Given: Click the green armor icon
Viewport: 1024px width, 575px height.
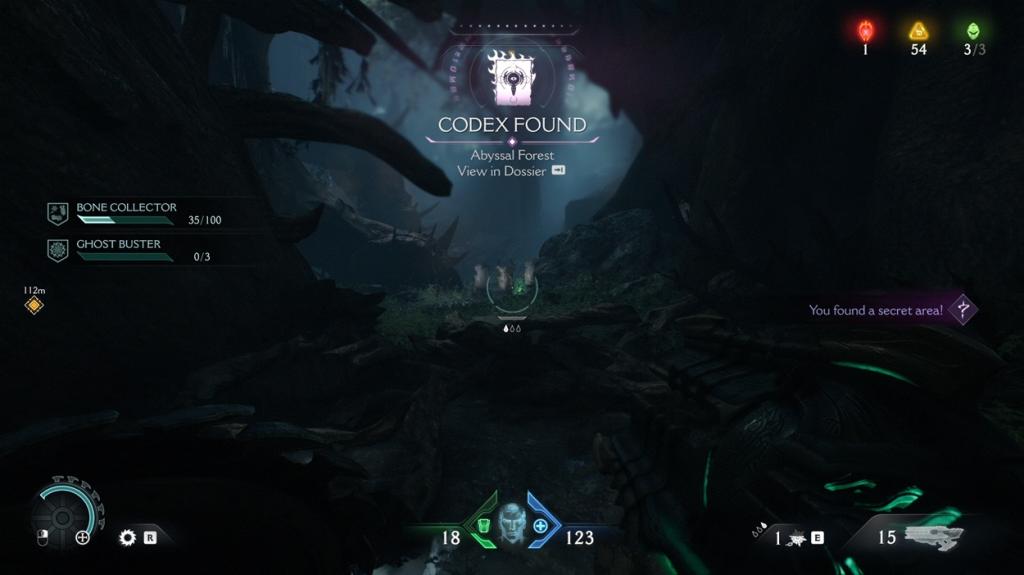Looking at the screenshot, I should click(x=482, y=526).
